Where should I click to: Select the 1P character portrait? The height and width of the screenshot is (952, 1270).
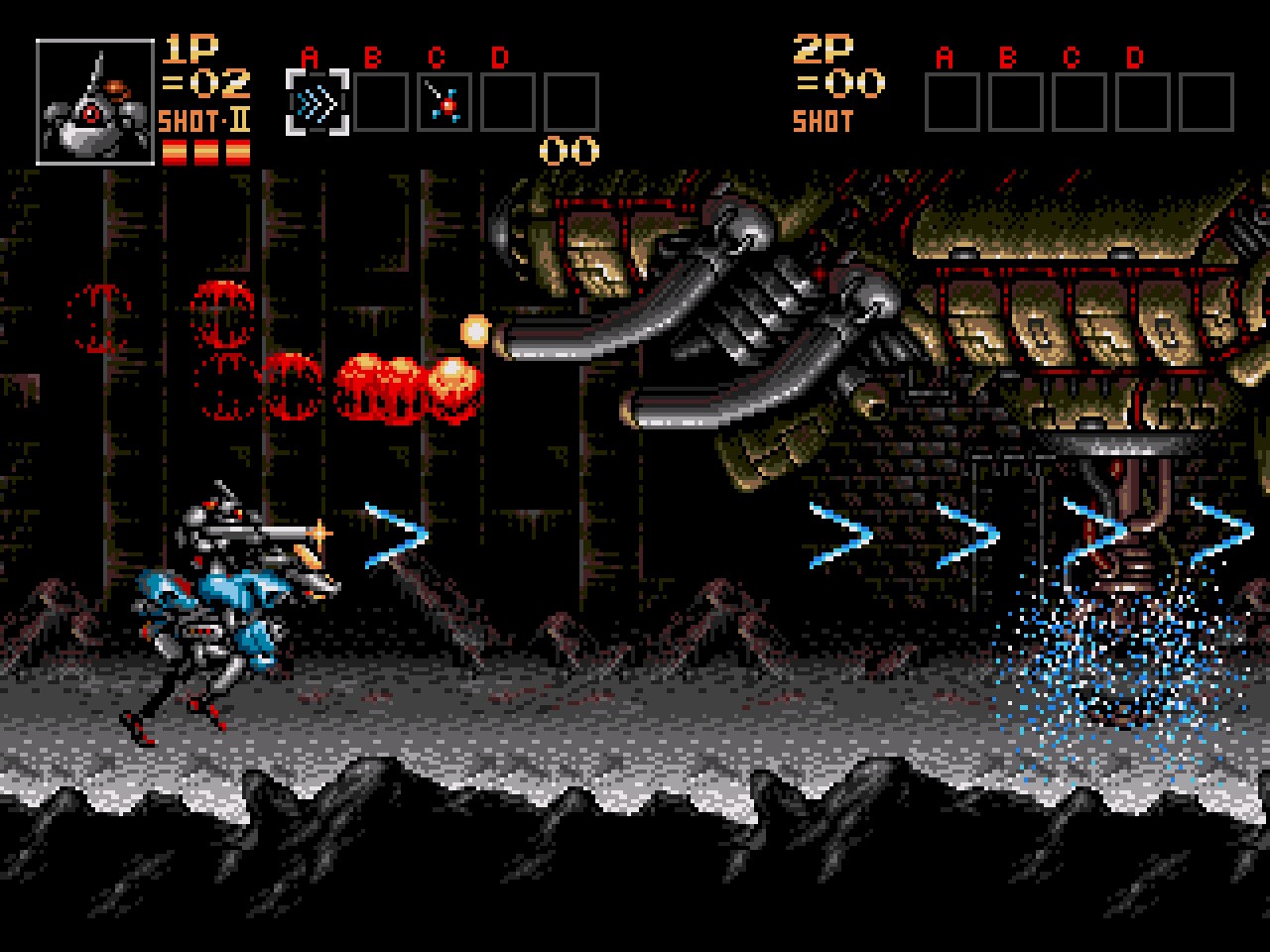tap(93, 99)
